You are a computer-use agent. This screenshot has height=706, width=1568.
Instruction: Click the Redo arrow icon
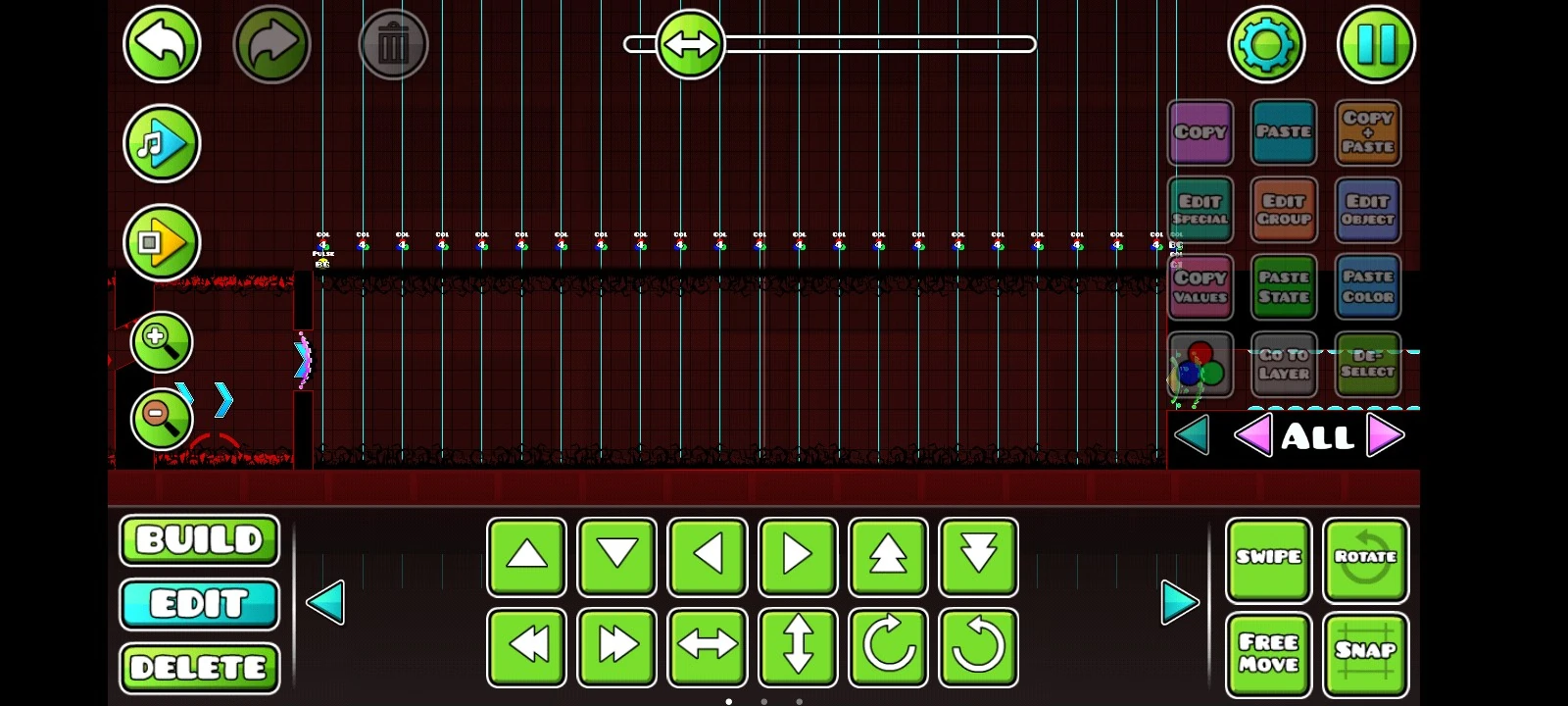271,44
